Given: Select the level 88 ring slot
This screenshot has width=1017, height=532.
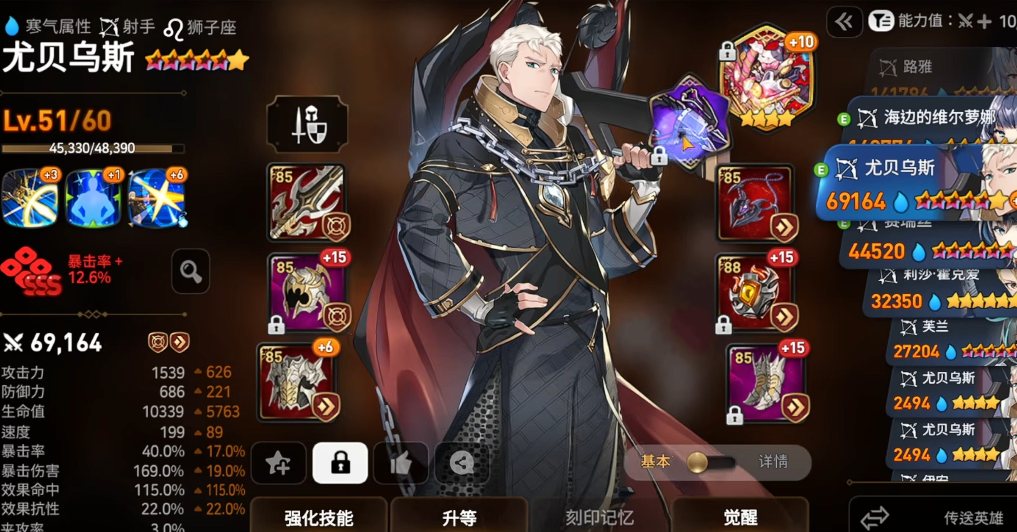Looking at the screenshot, I should [x=756, y=291].
